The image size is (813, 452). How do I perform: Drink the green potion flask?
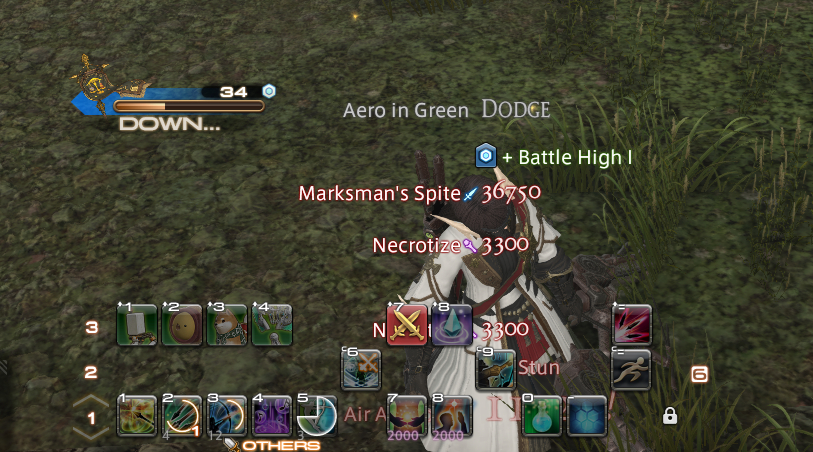point(542,415)
